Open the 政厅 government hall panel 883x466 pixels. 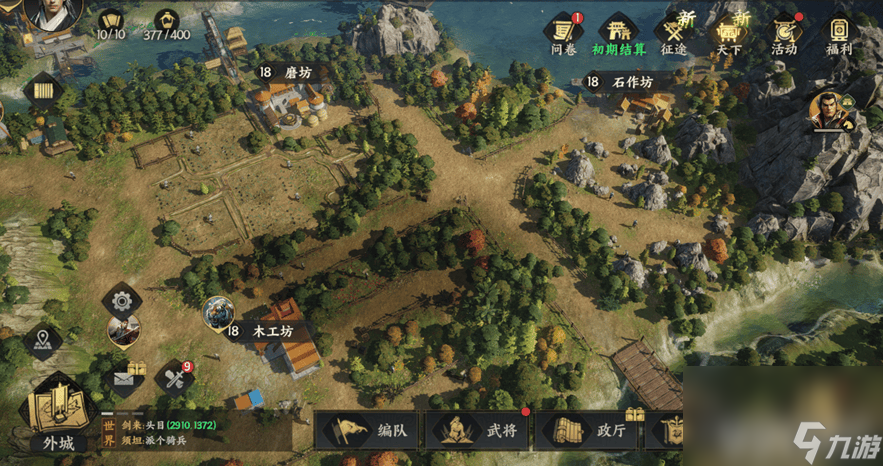(x=586, y=431)
